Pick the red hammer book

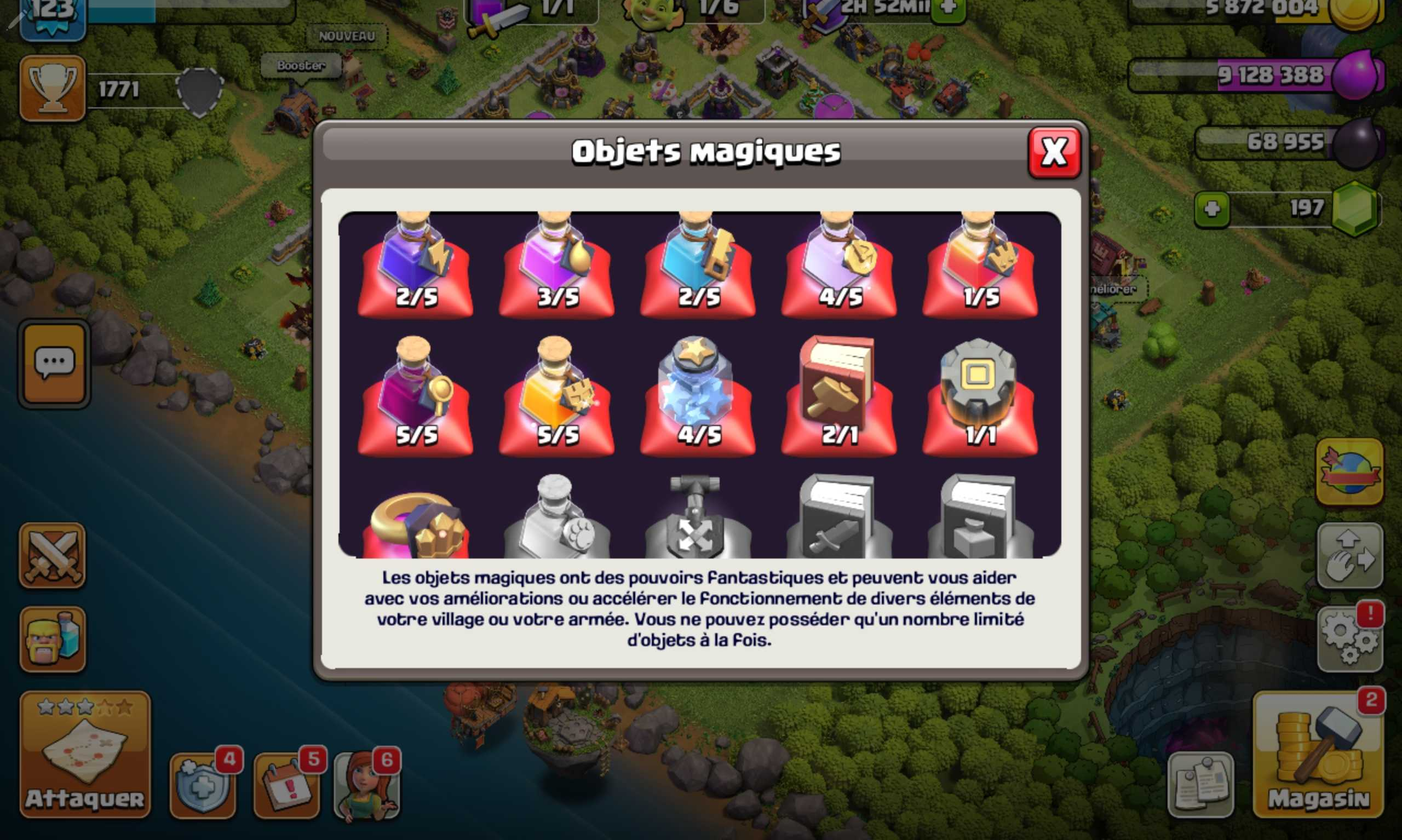[x=838, y=396]
